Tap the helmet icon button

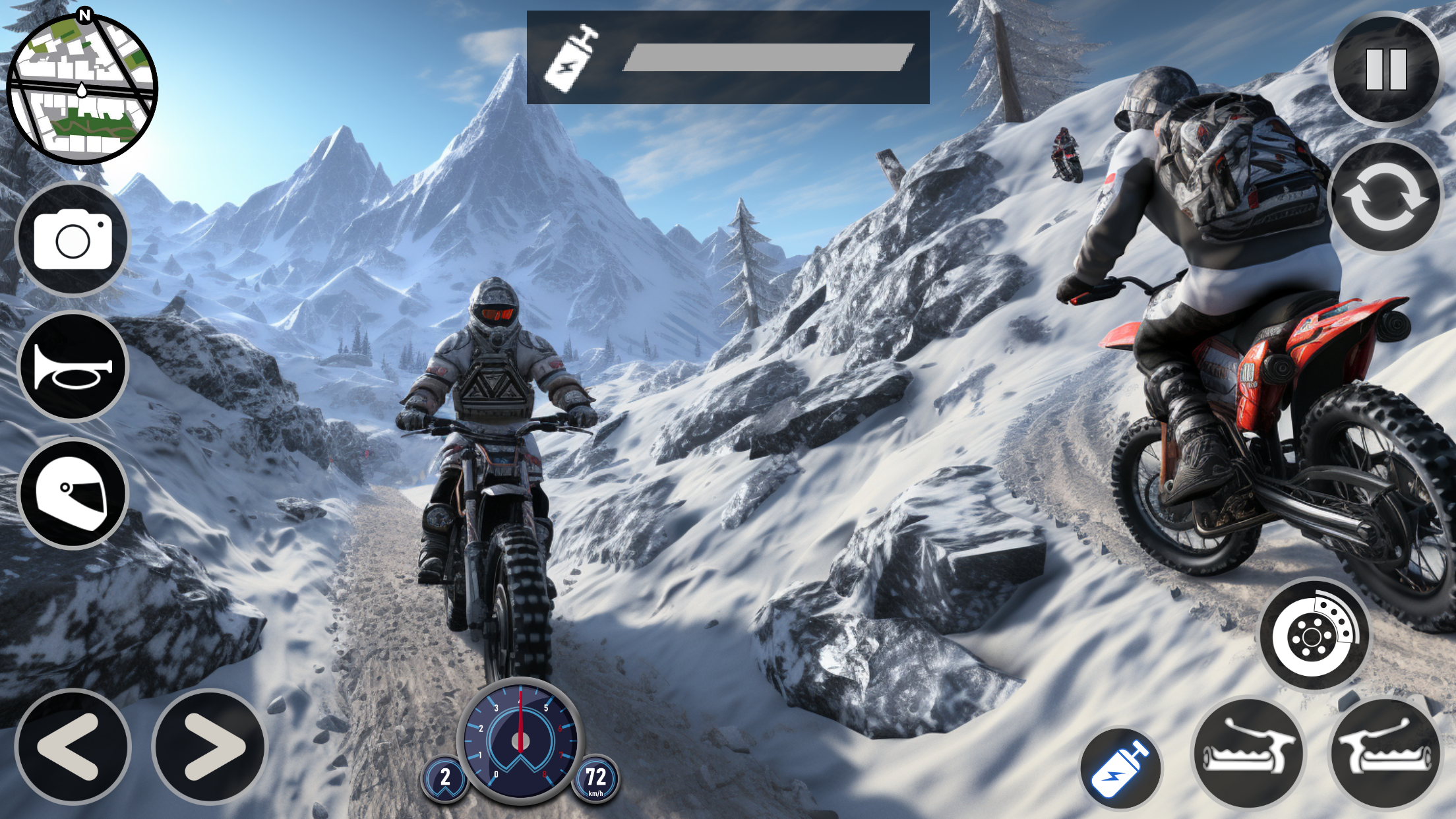coord(73,493)
